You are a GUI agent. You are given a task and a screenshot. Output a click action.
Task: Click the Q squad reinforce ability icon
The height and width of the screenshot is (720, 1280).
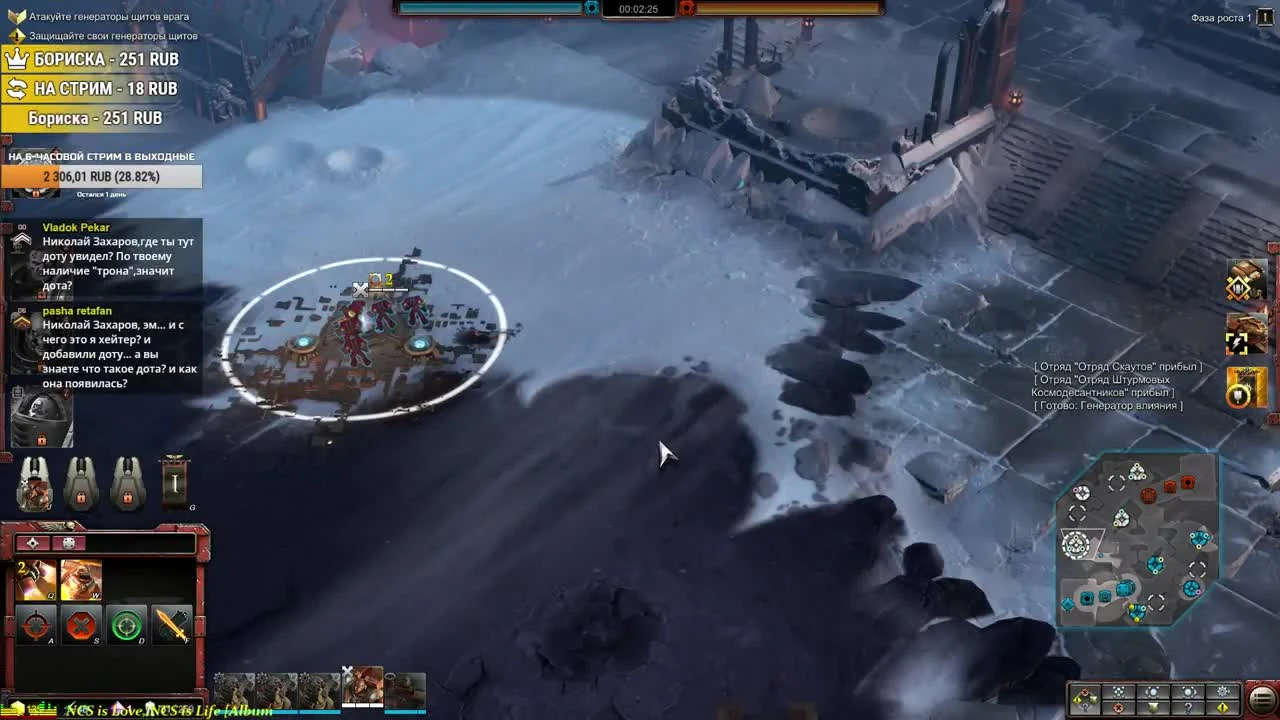click(x=35, y=579)
